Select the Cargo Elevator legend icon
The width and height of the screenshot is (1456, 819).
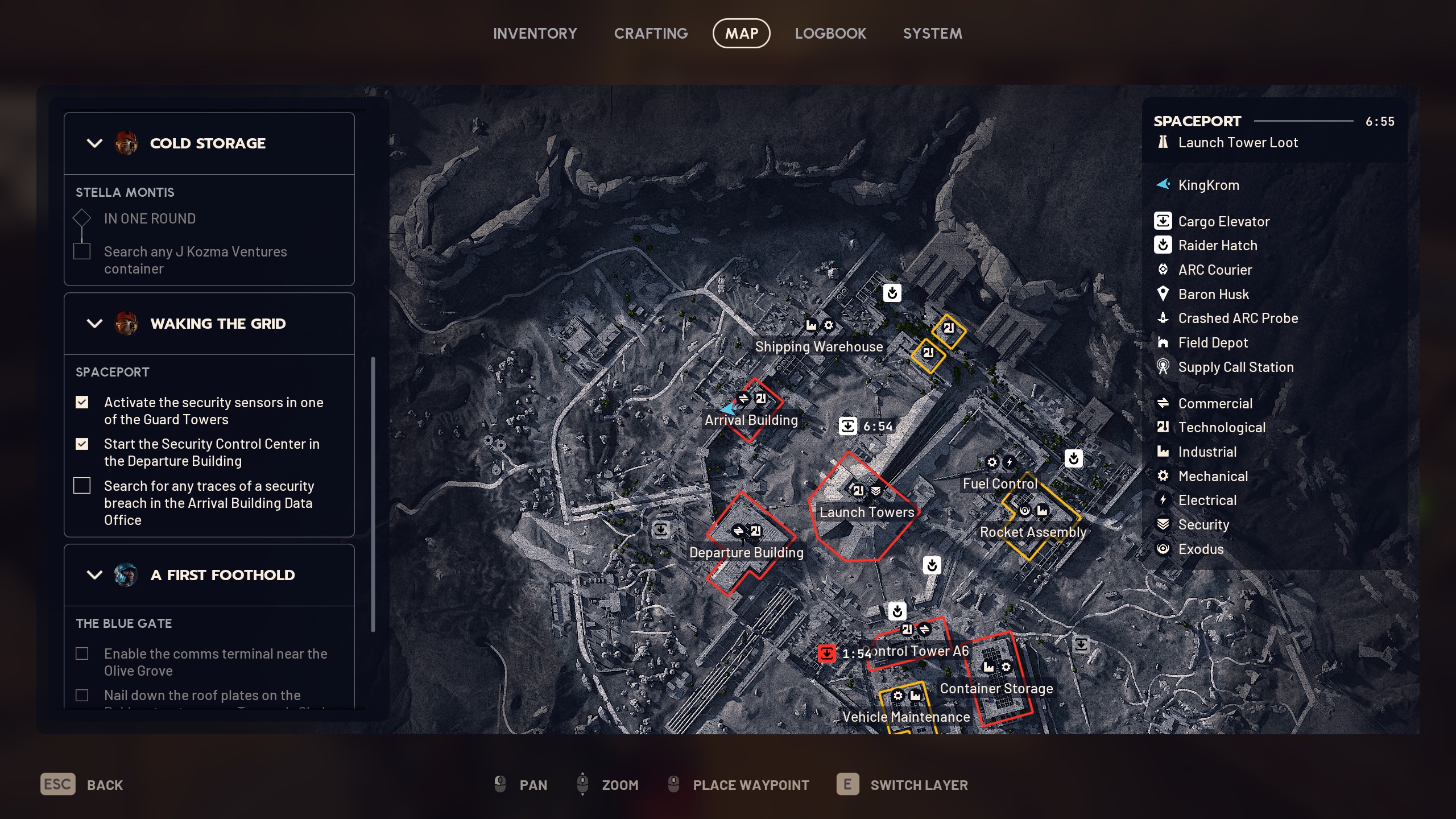tap(1163, 221)
